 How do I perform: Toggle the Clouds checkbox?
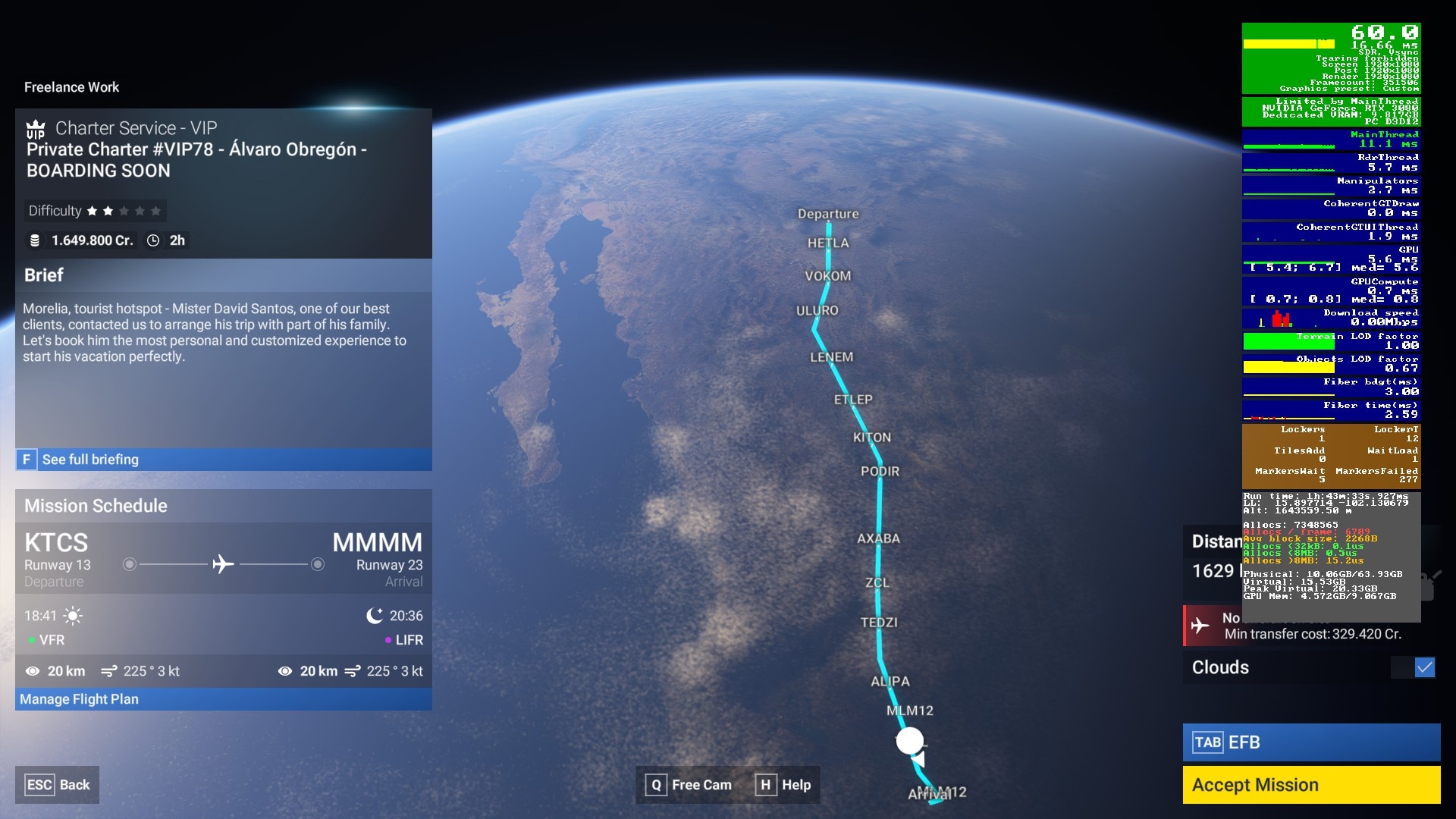1424,667
